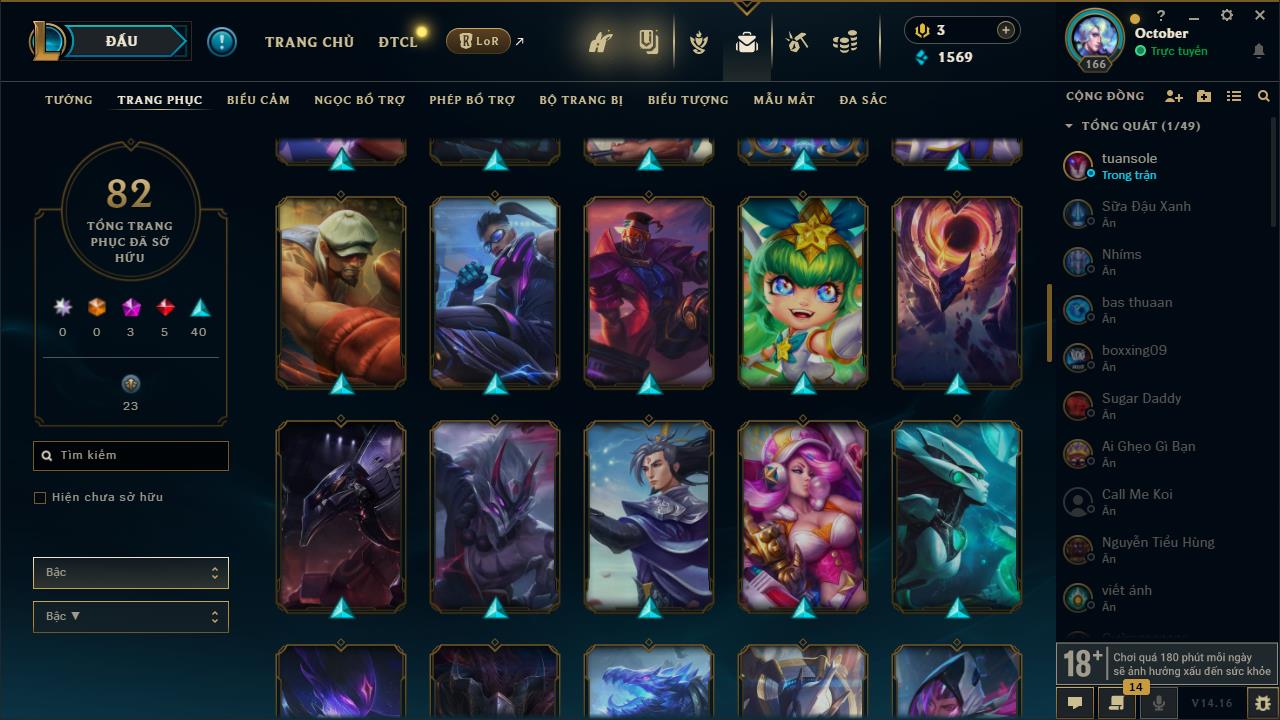Switch to the ĐA SẮC tab

click(863, 100)
